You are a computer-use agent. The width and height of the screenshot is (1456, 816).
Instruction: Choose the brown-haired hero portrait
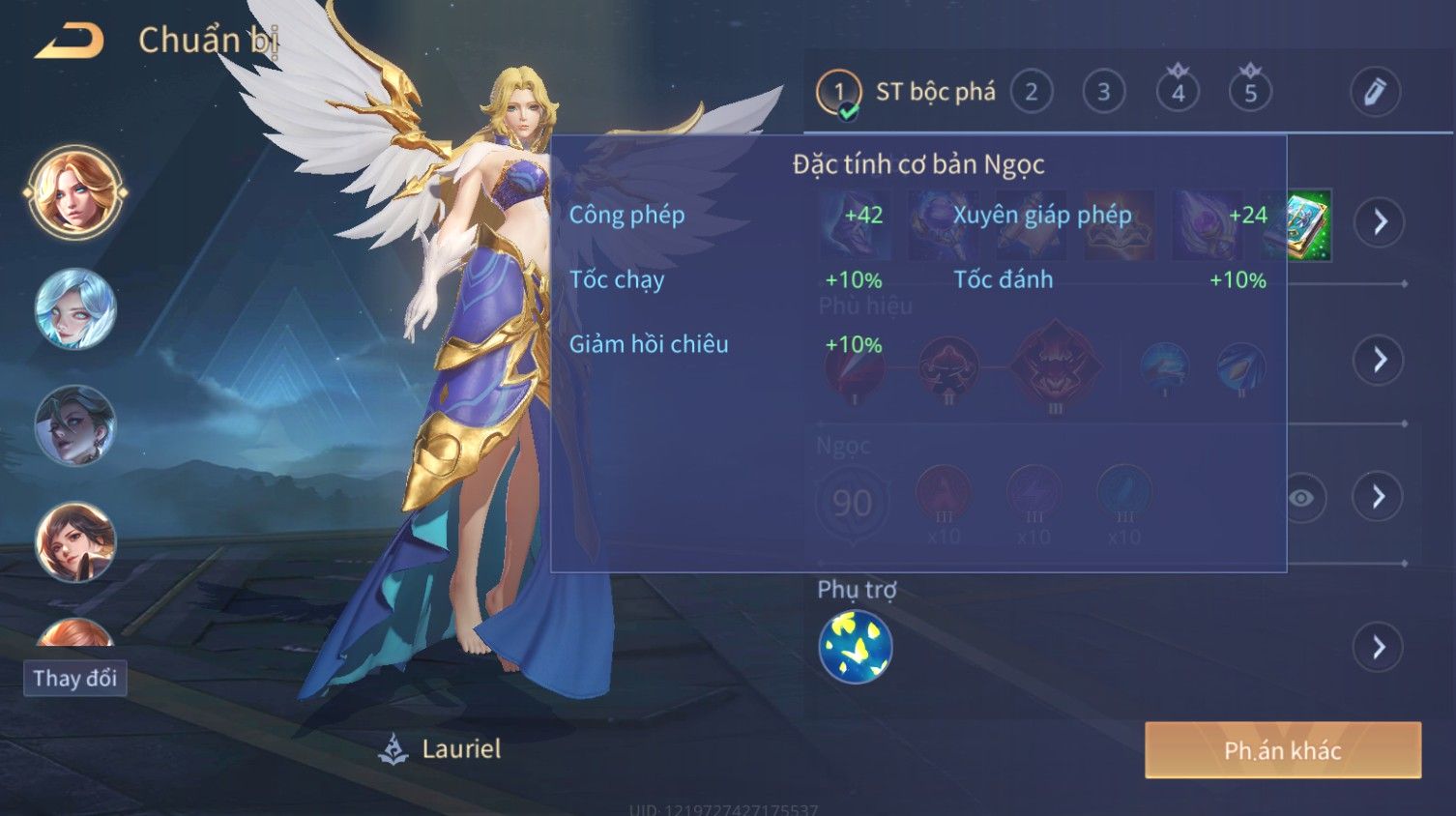(75, 541)
